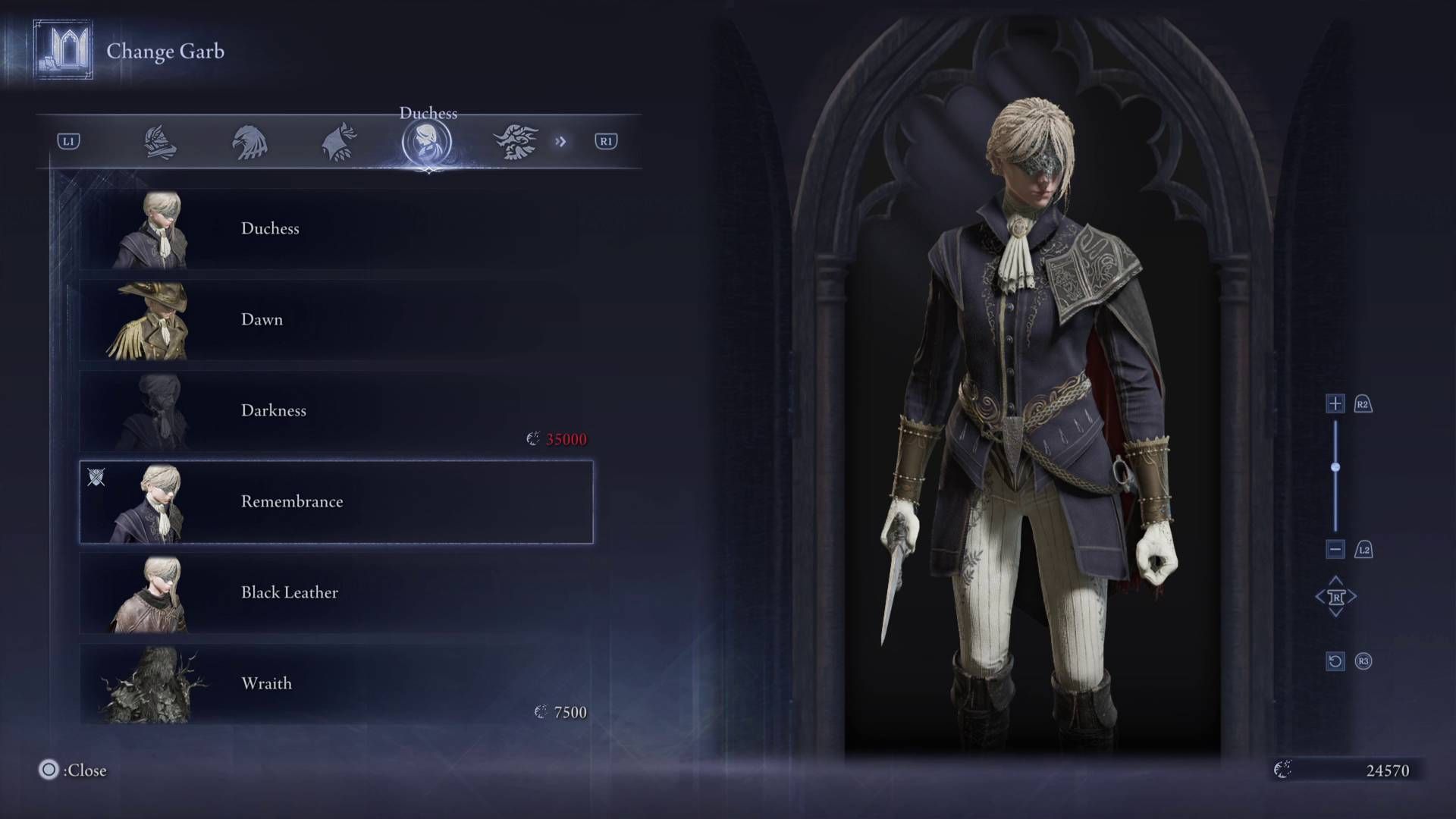This screenshot has width=1456, height=819.
Task: Click the Change Garb emblem icon
Action: 64,51
